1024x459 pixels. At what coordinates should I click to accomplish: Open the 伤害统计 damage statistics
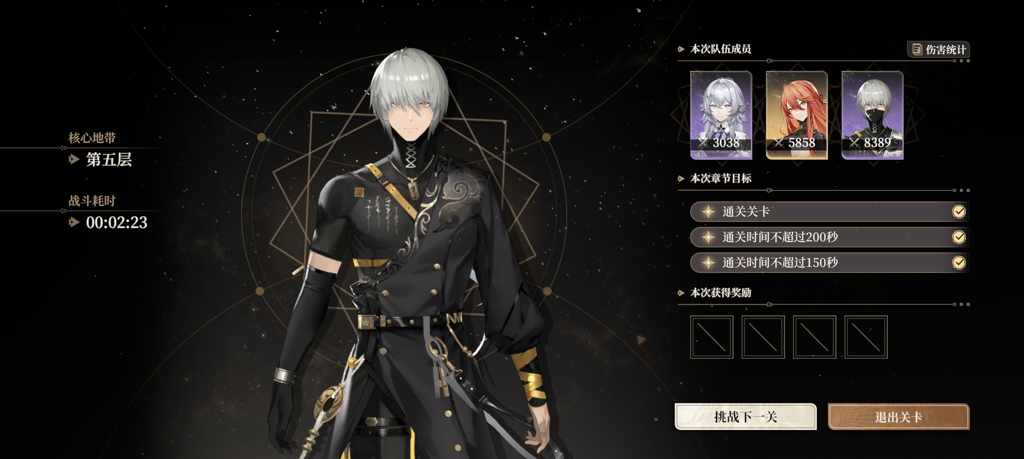point(938,49)
